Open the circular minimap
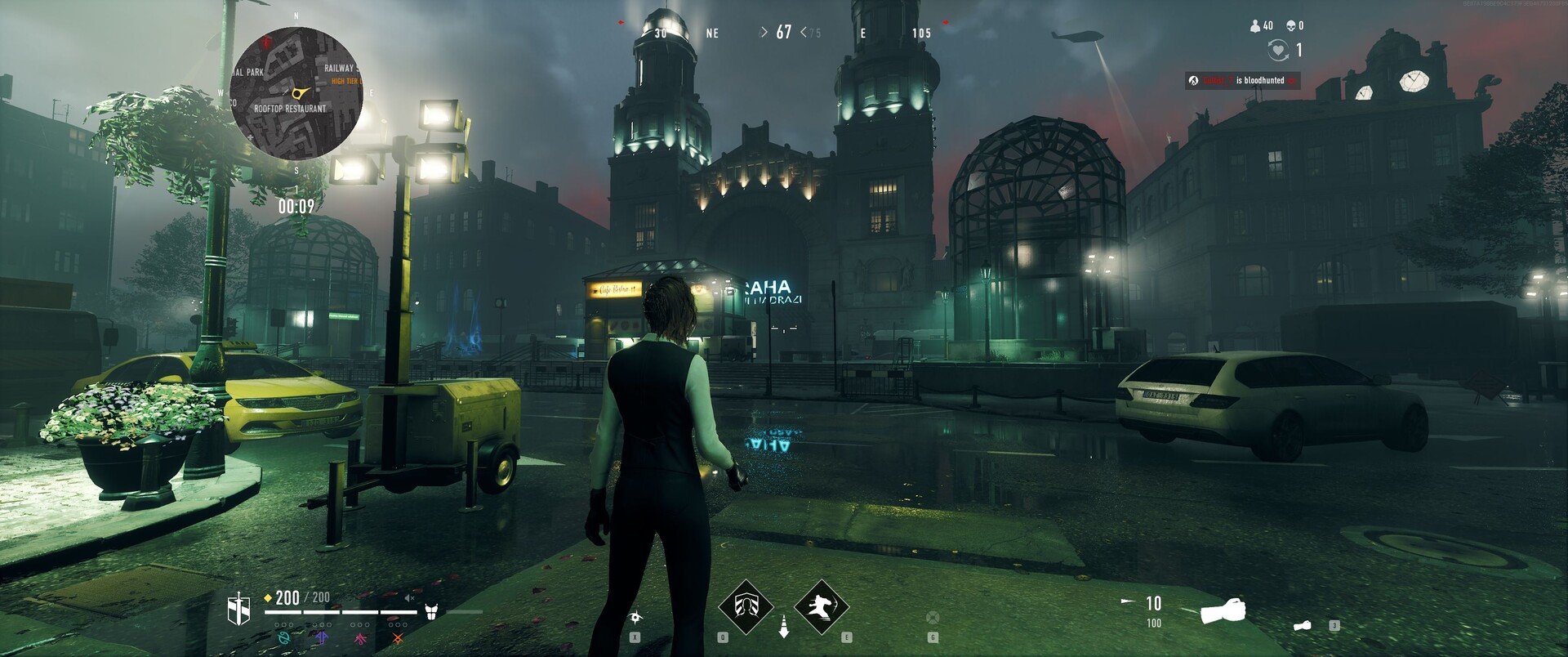Screen dimensions: 1568x657 coord(296,92)
